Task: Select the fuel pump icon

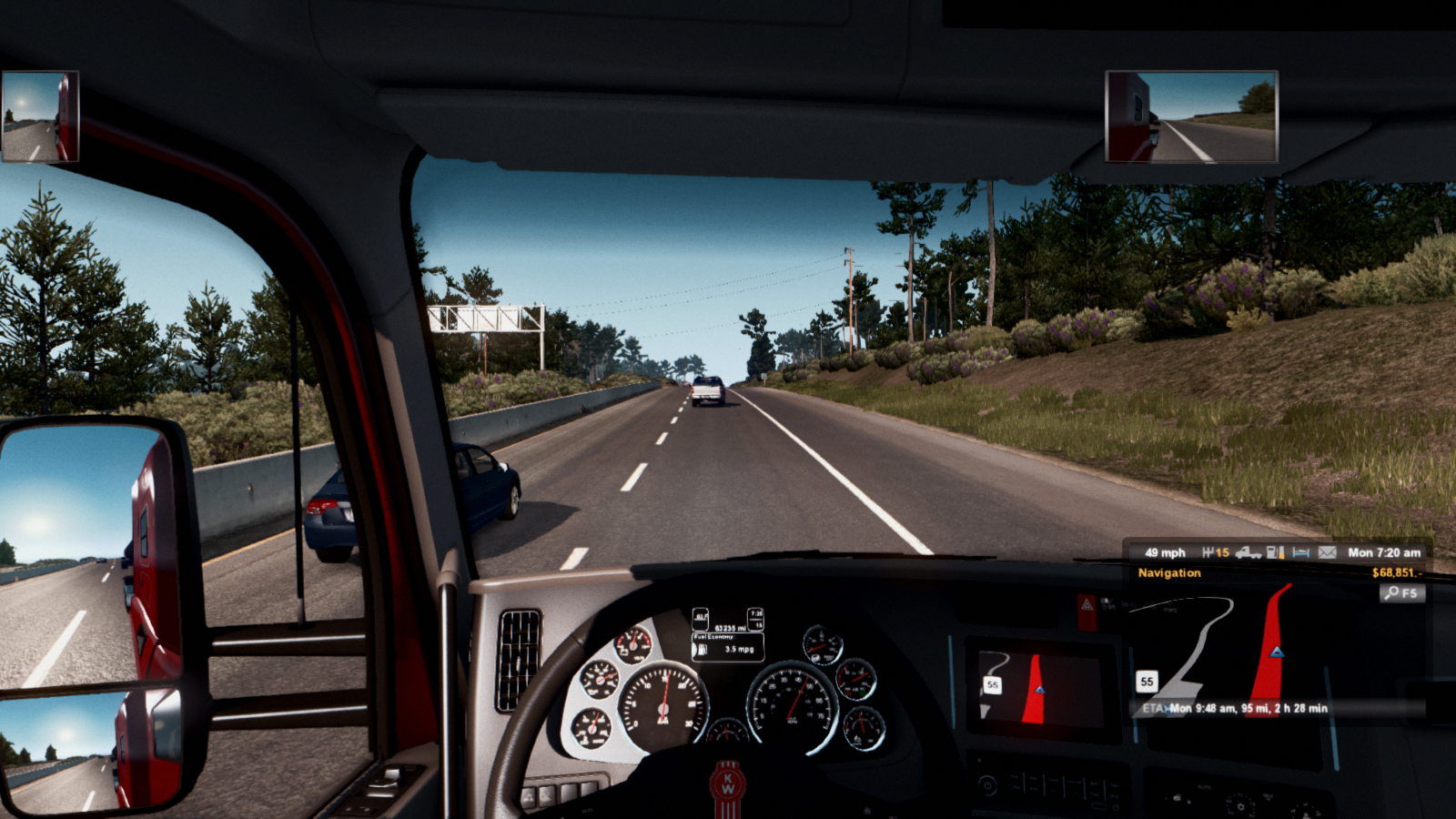Action: (x=1276, y=552)
